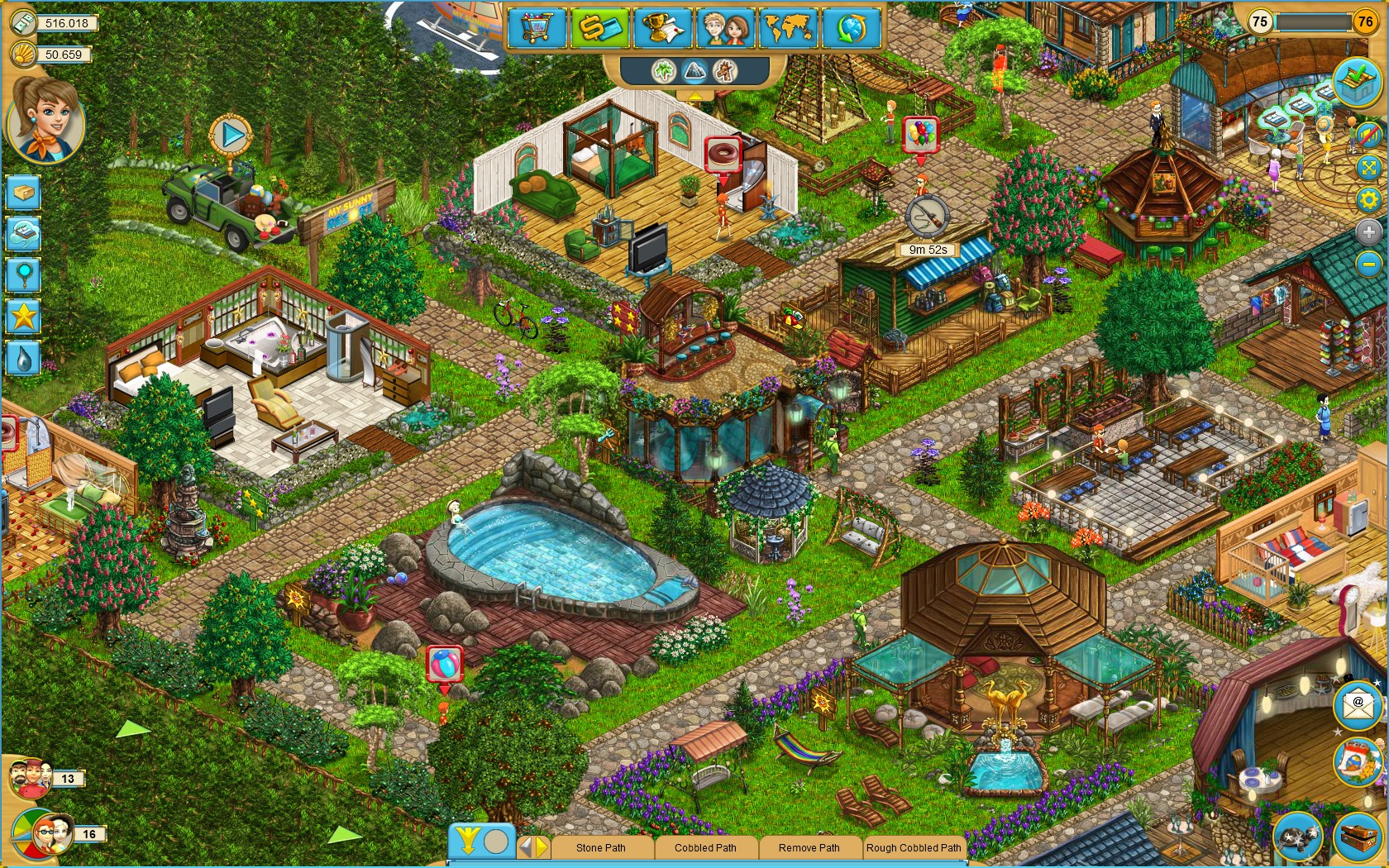Toggle fullscreen with the expand-arrows button
The height and width of the screenshot is (868, 1389).
click(x=1368, y=167)
